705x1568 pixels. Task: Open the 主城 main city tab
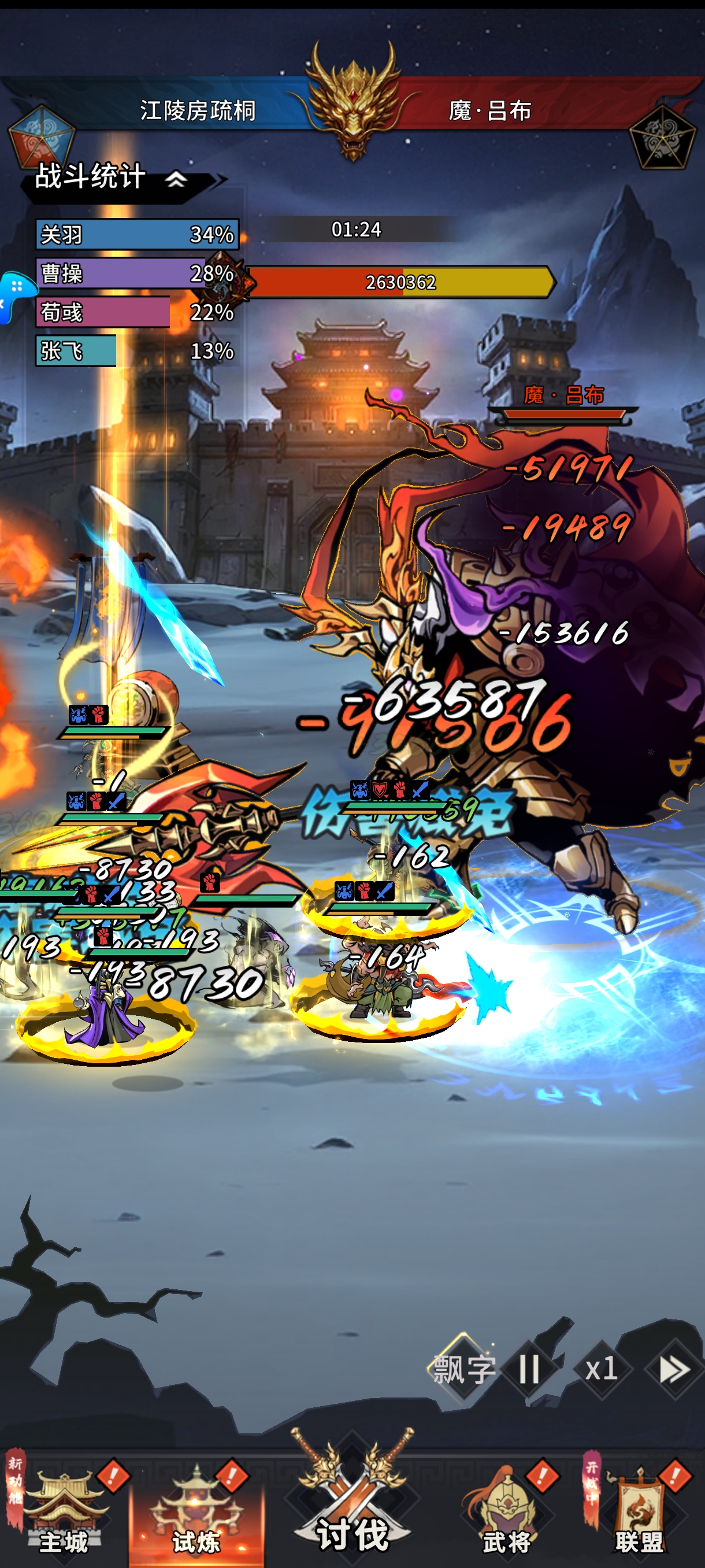tap(64, 1510)
